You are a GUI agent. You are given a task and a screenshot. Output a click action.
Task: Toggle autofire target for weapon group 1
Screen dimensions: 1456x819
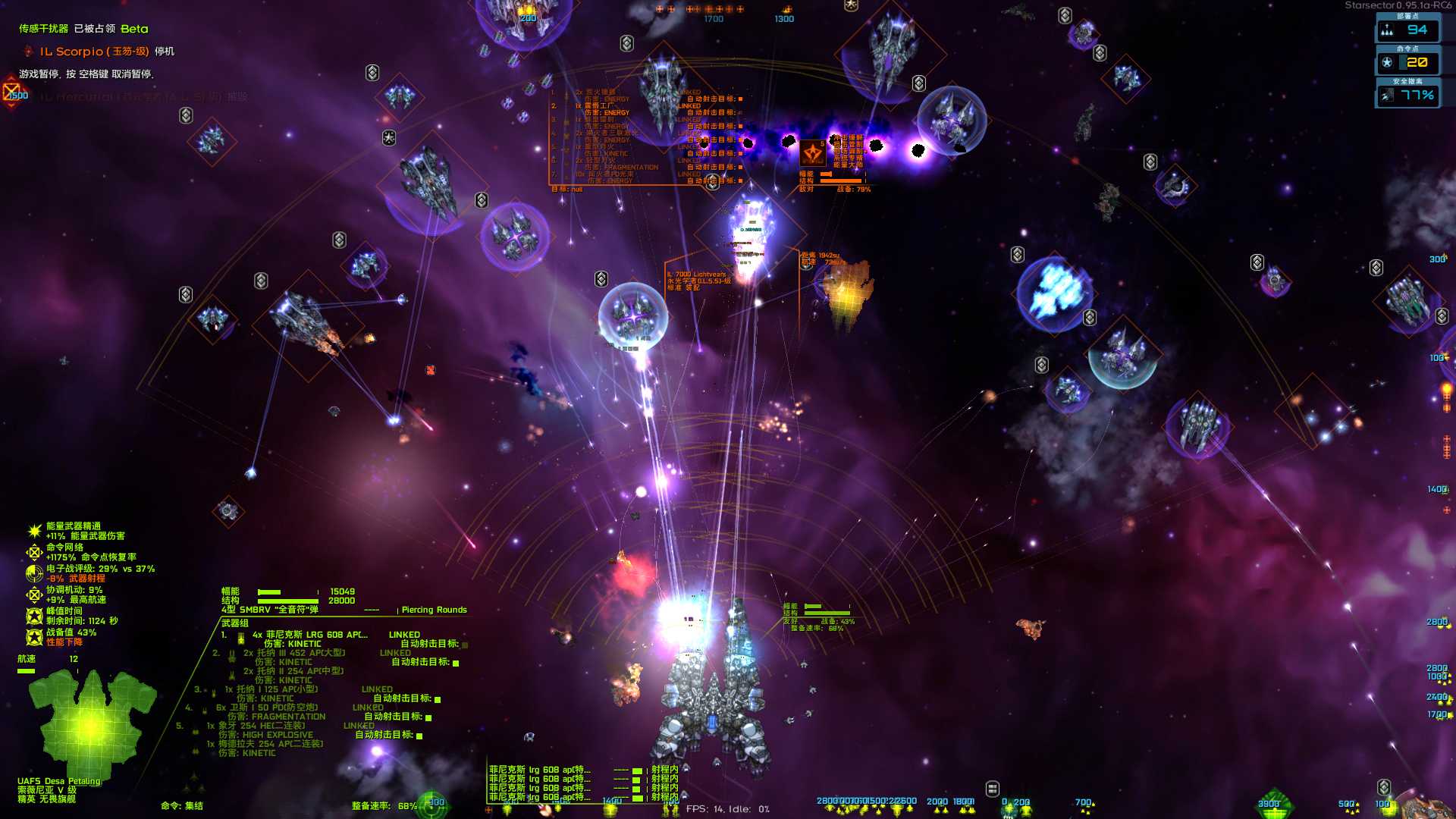click(463, 644)
